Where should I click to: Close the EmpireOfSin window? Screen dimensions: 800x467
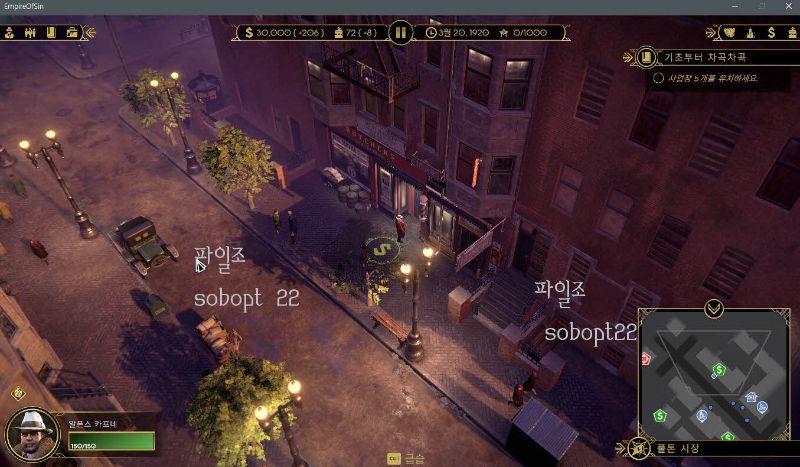click(787, 6)
